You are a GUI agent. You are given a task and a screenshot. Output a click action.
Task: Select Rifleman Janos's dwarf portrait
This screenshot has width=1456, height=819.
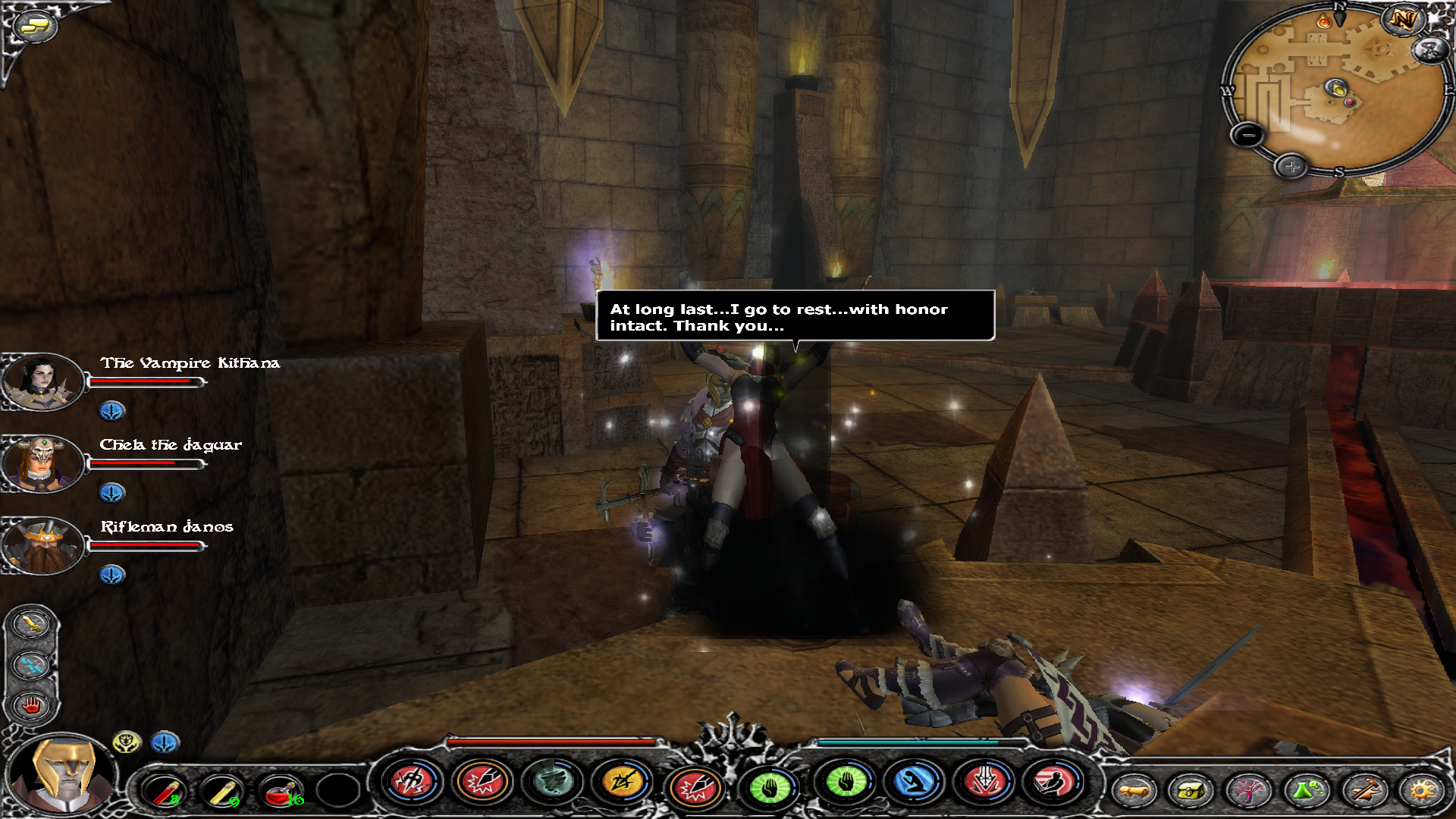[x=42, y=545]
